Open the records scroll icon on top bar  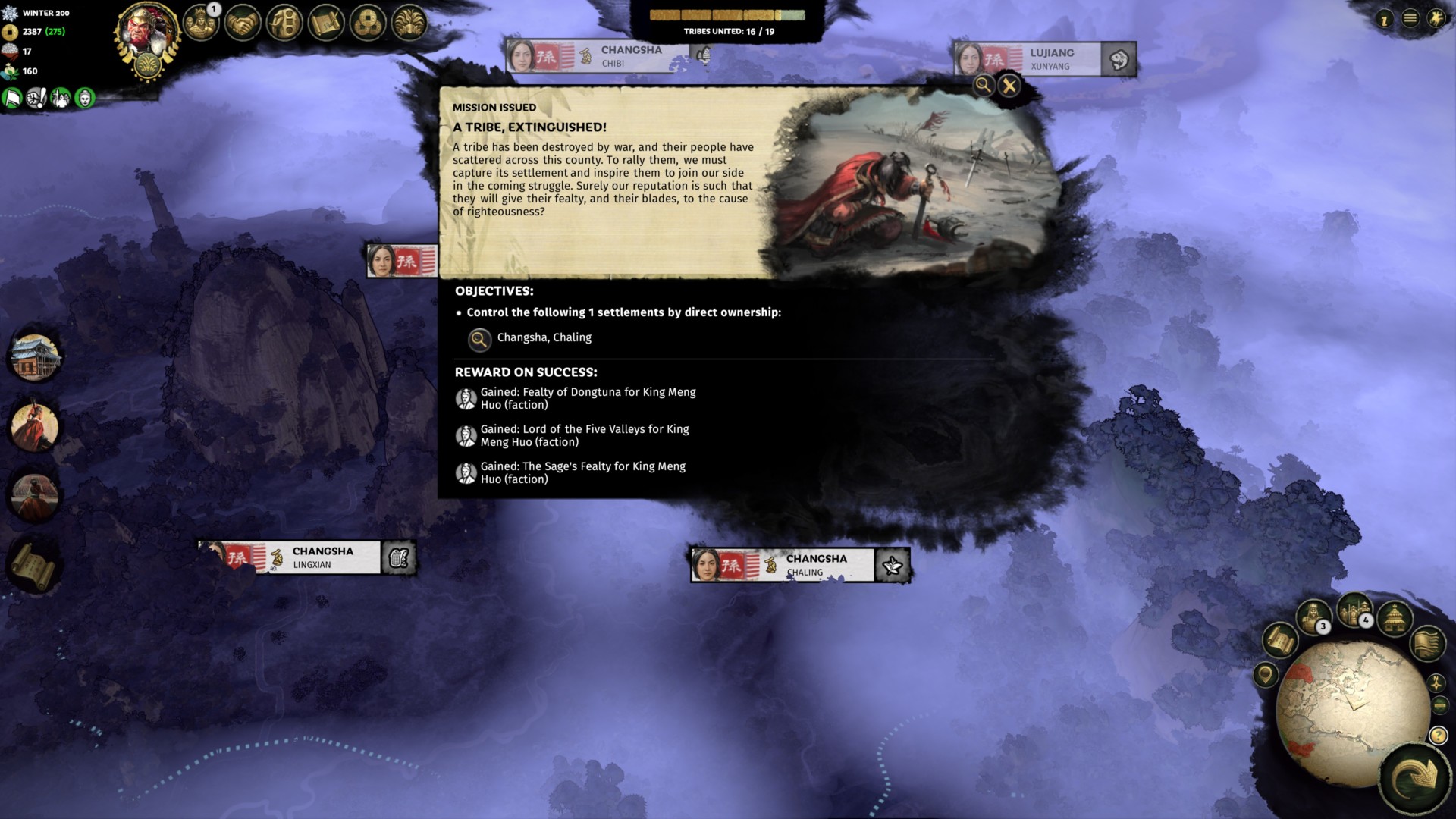(x=326, y=21)
